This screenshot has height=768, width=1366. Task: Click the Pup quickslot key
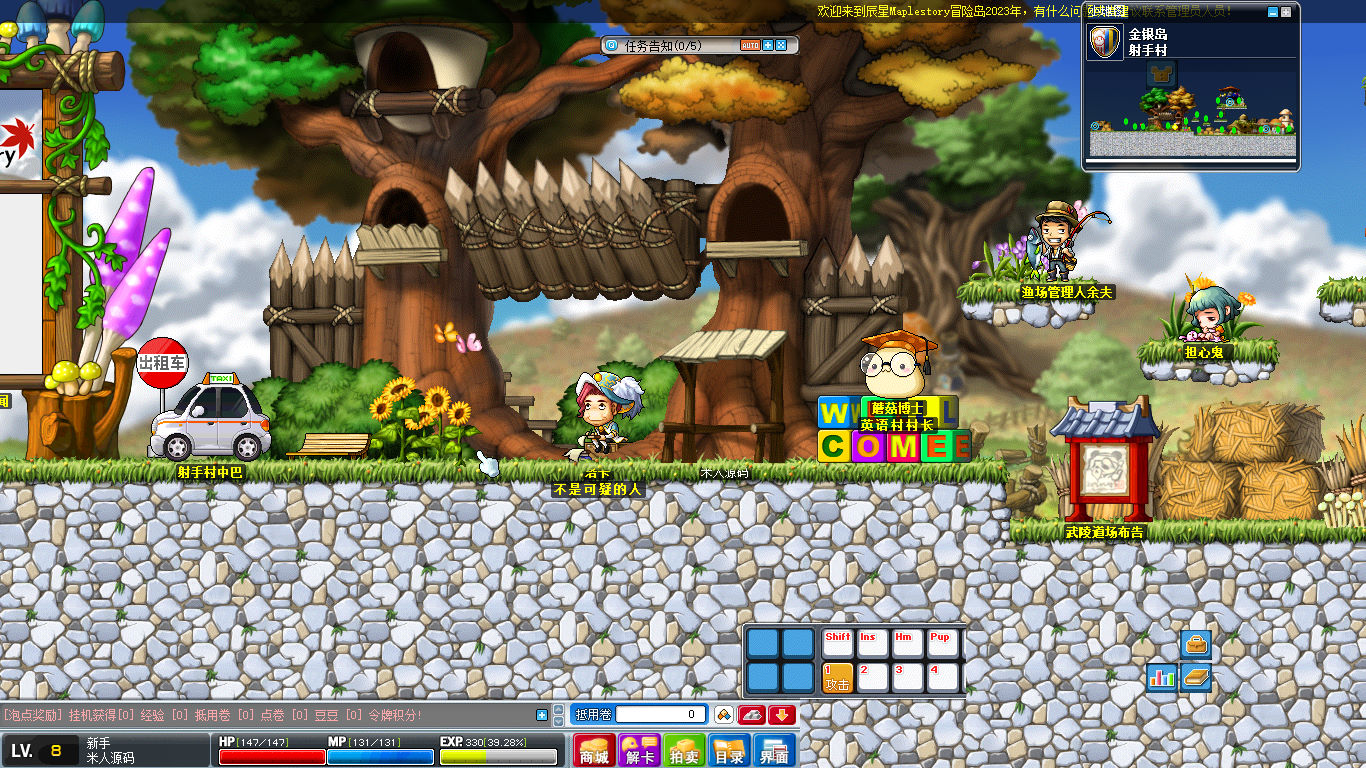coord(941,643)
